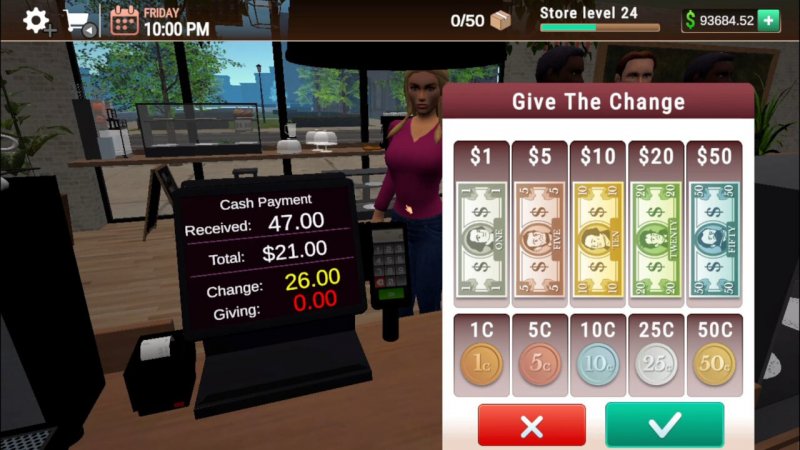The height and width of the screenshot is (450, 800).
Task: Reset change with the red X button
Action: 531,425
